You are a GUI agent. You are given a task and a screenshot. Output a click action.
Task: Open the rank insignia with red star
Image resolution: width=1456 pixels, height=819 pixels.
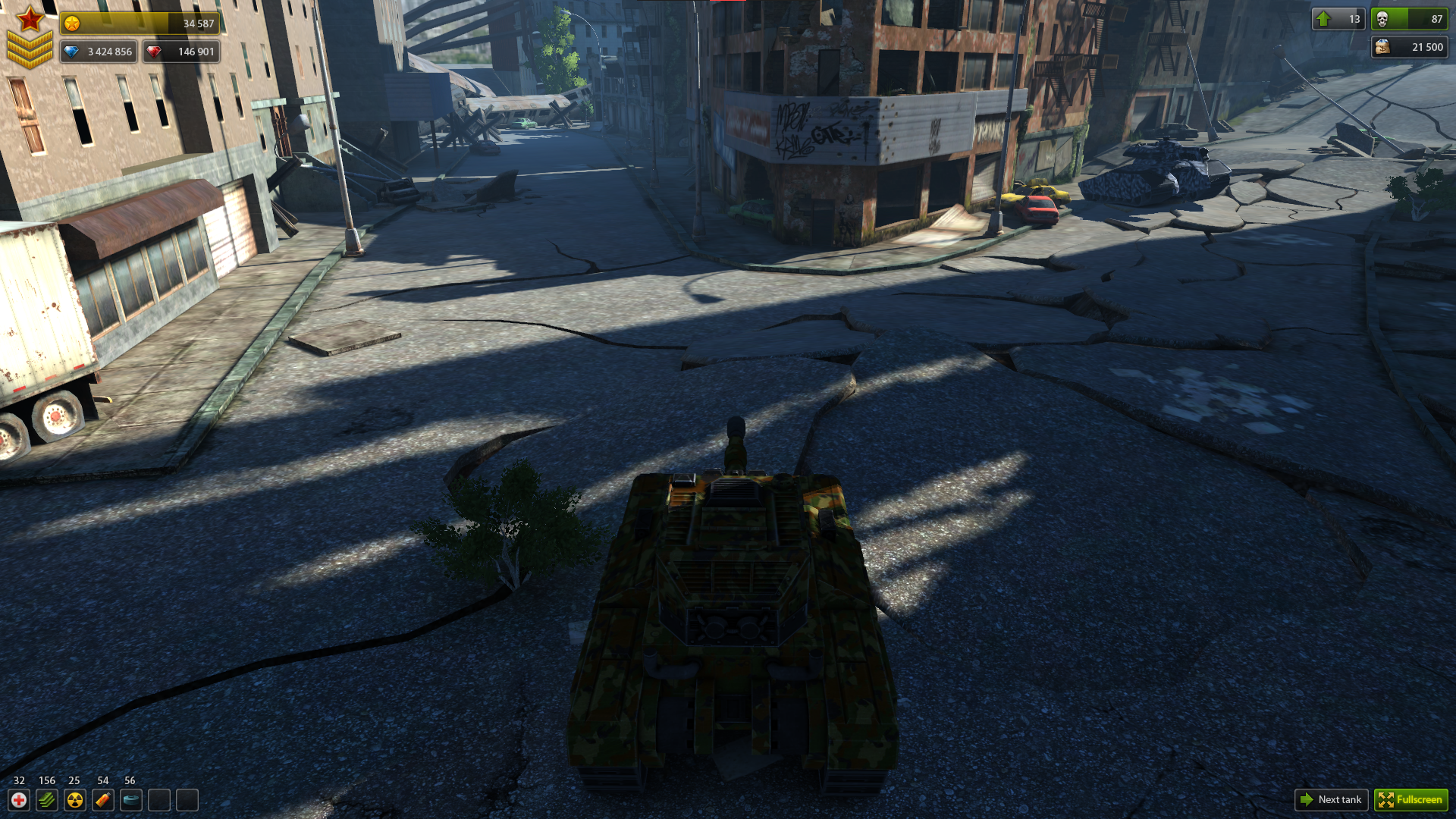30,36
